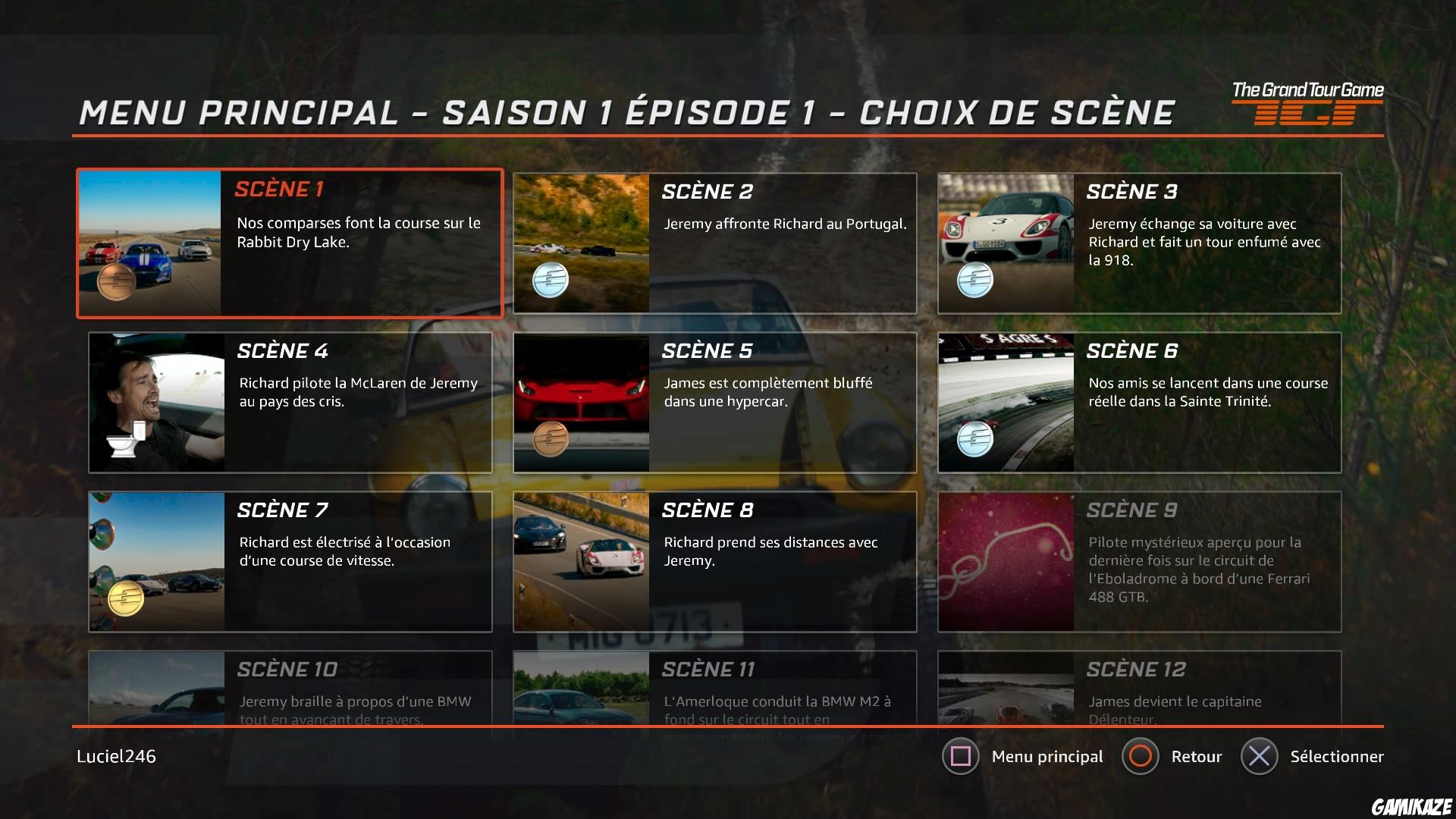The height and width of the screenshot is (819, 1456).
Task: Click the medal badge on Scène 2 thumbnail
Action: pos(551,280)
